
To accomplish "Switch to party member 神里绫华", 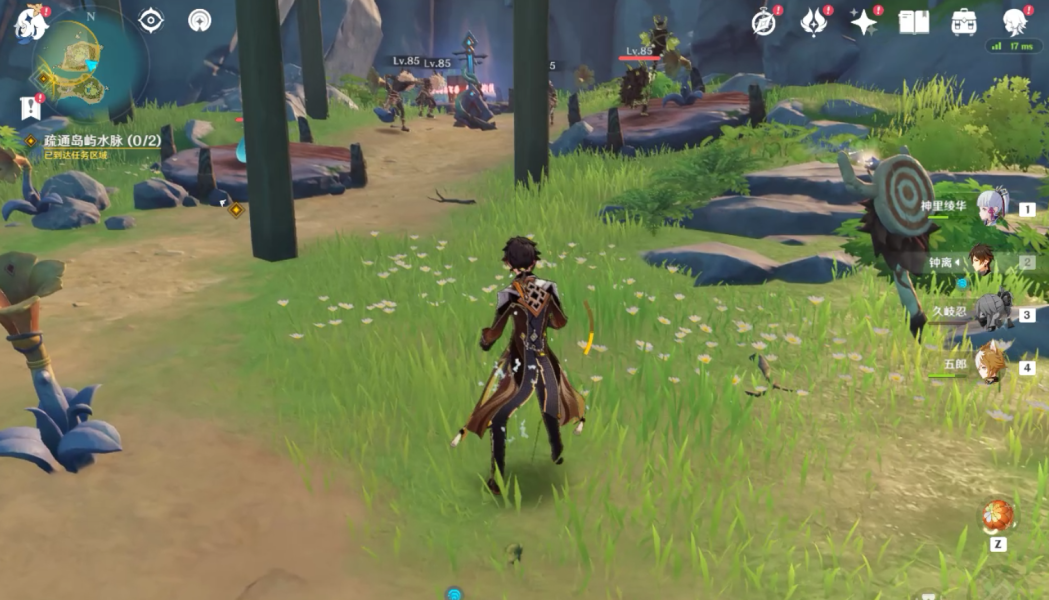I will [990, 209].
